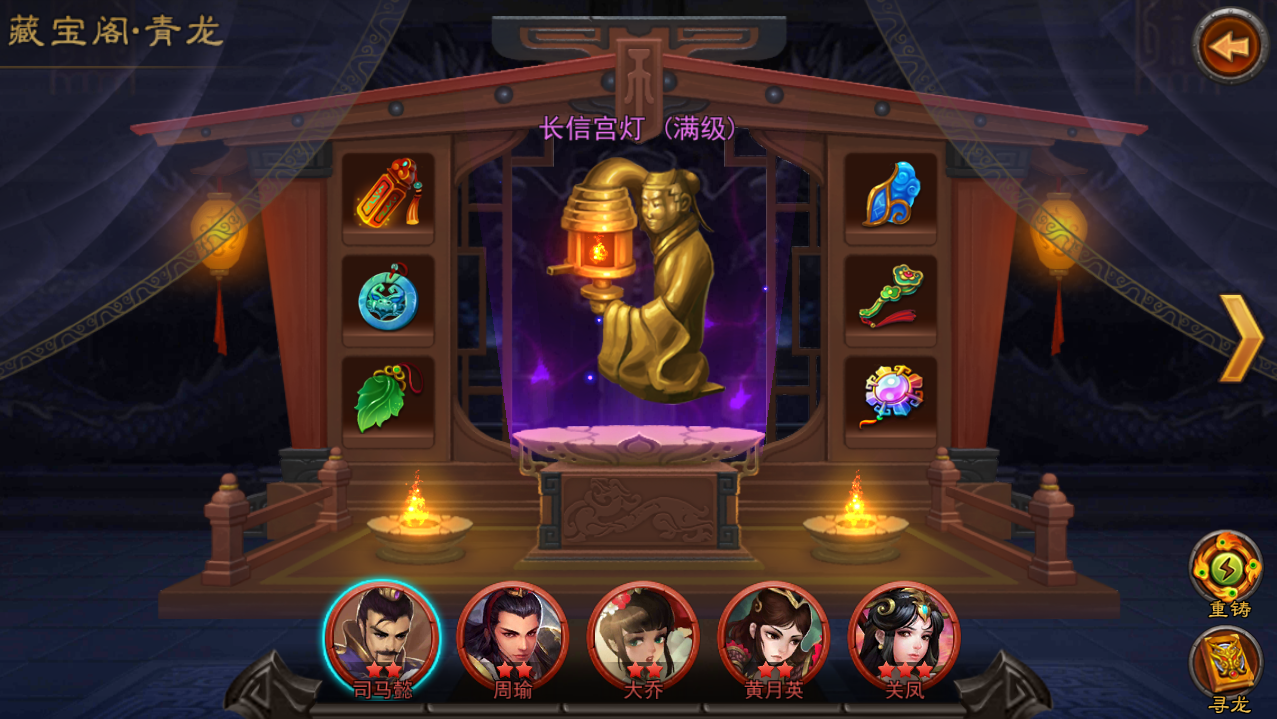
Task: Show the next treasure pavilion page
Action: click(x=1241, y=338)
